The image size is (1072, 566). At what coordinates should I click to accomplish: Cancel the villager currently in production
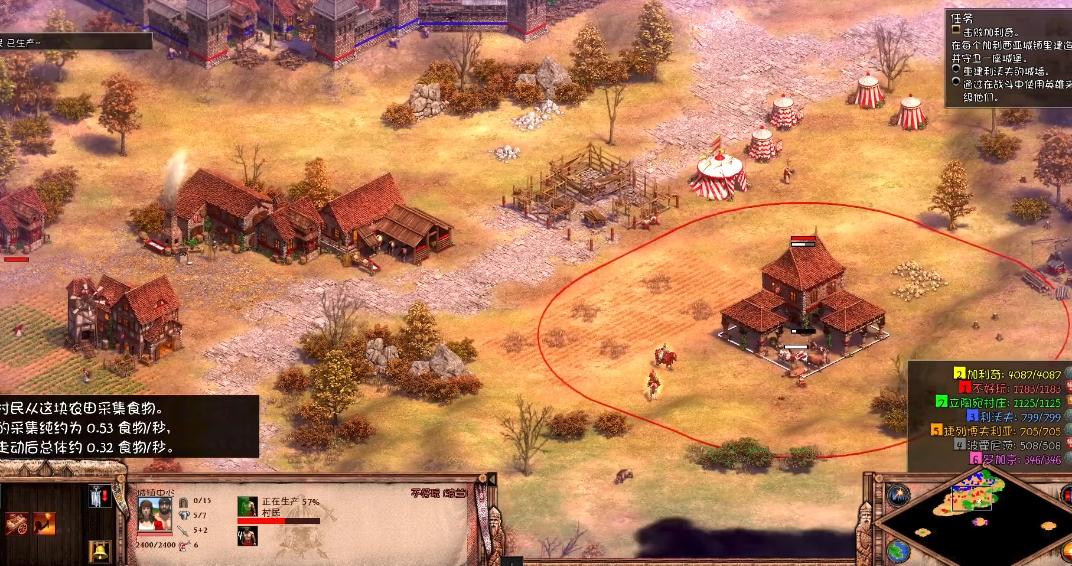click(247, 506)
